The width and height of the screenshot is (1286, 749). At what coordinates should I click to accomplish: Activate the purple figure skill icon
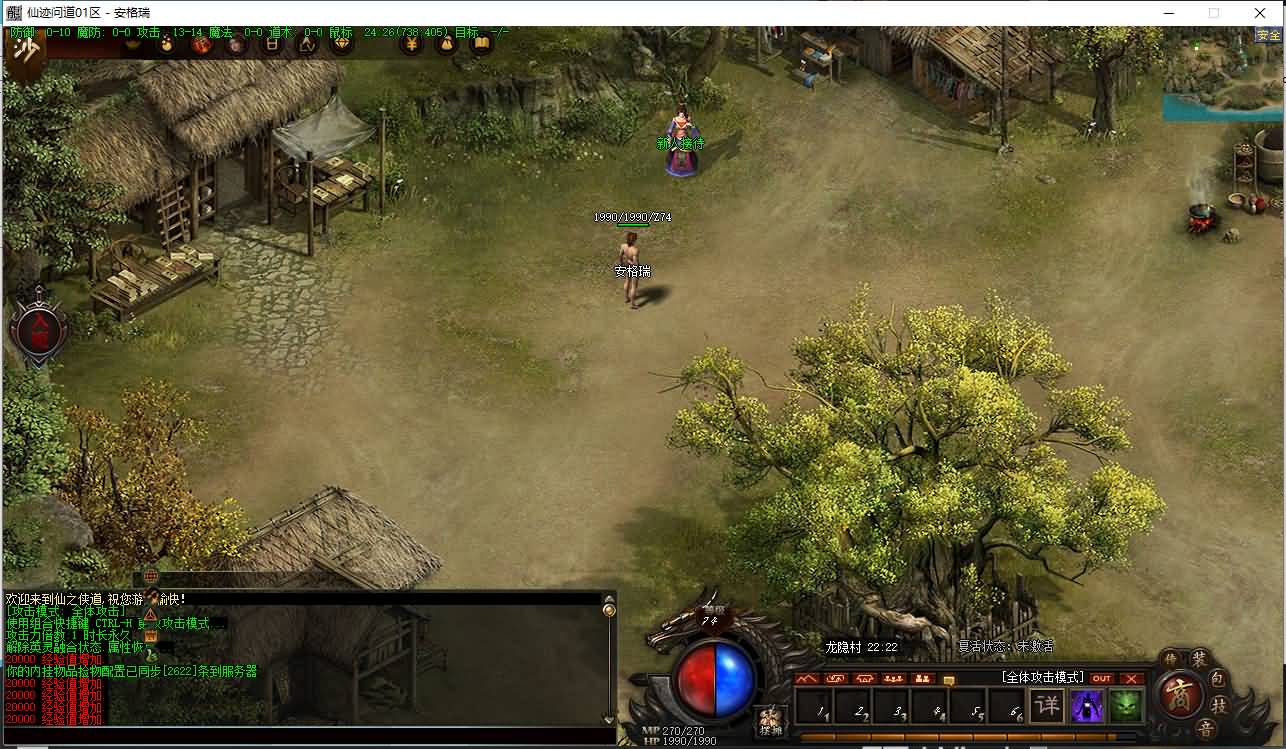tap(1087, 706)
